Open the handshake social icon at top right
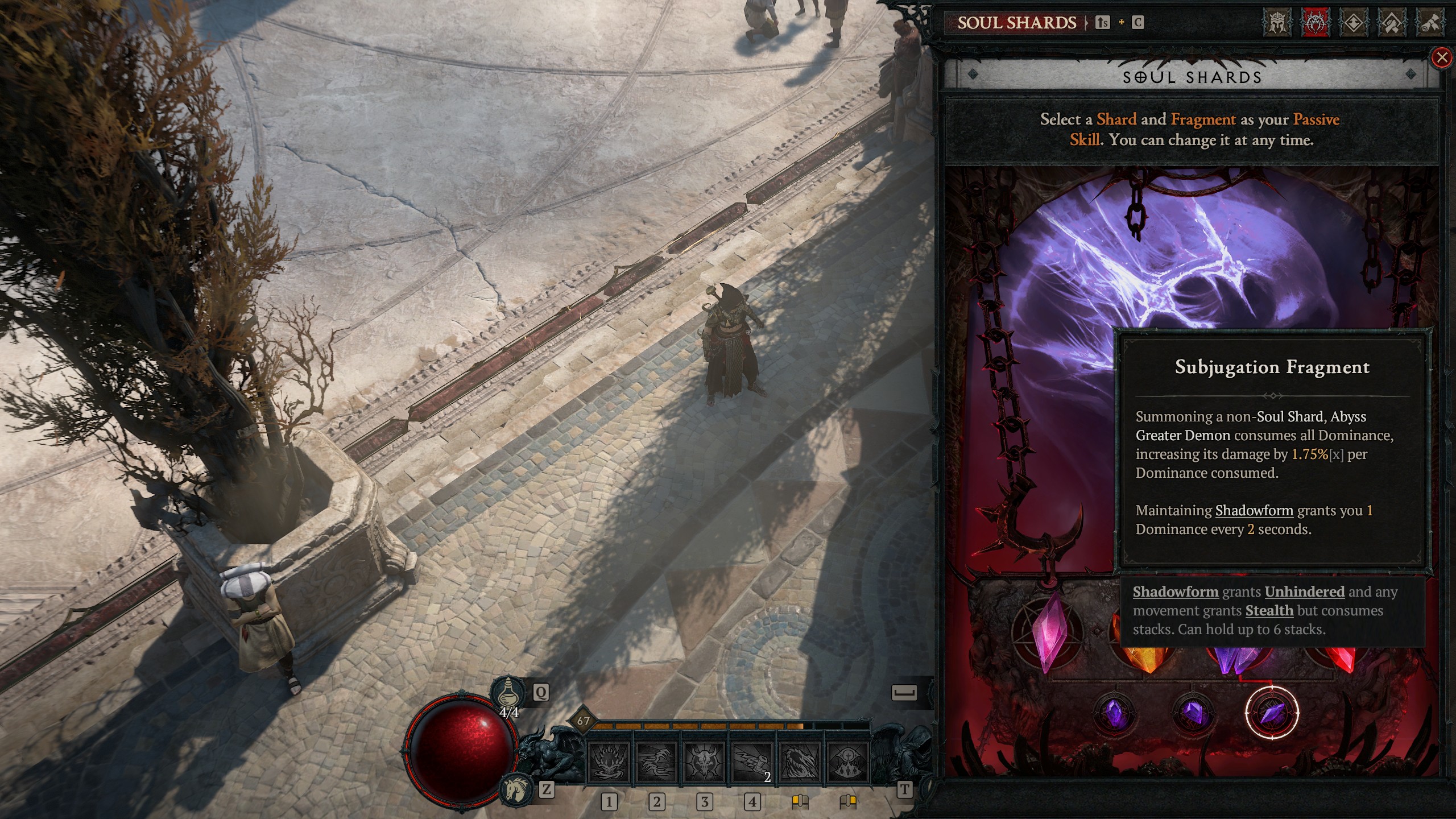The width and height of the screenshot is (1456, 819). (x=1394, y=23)
